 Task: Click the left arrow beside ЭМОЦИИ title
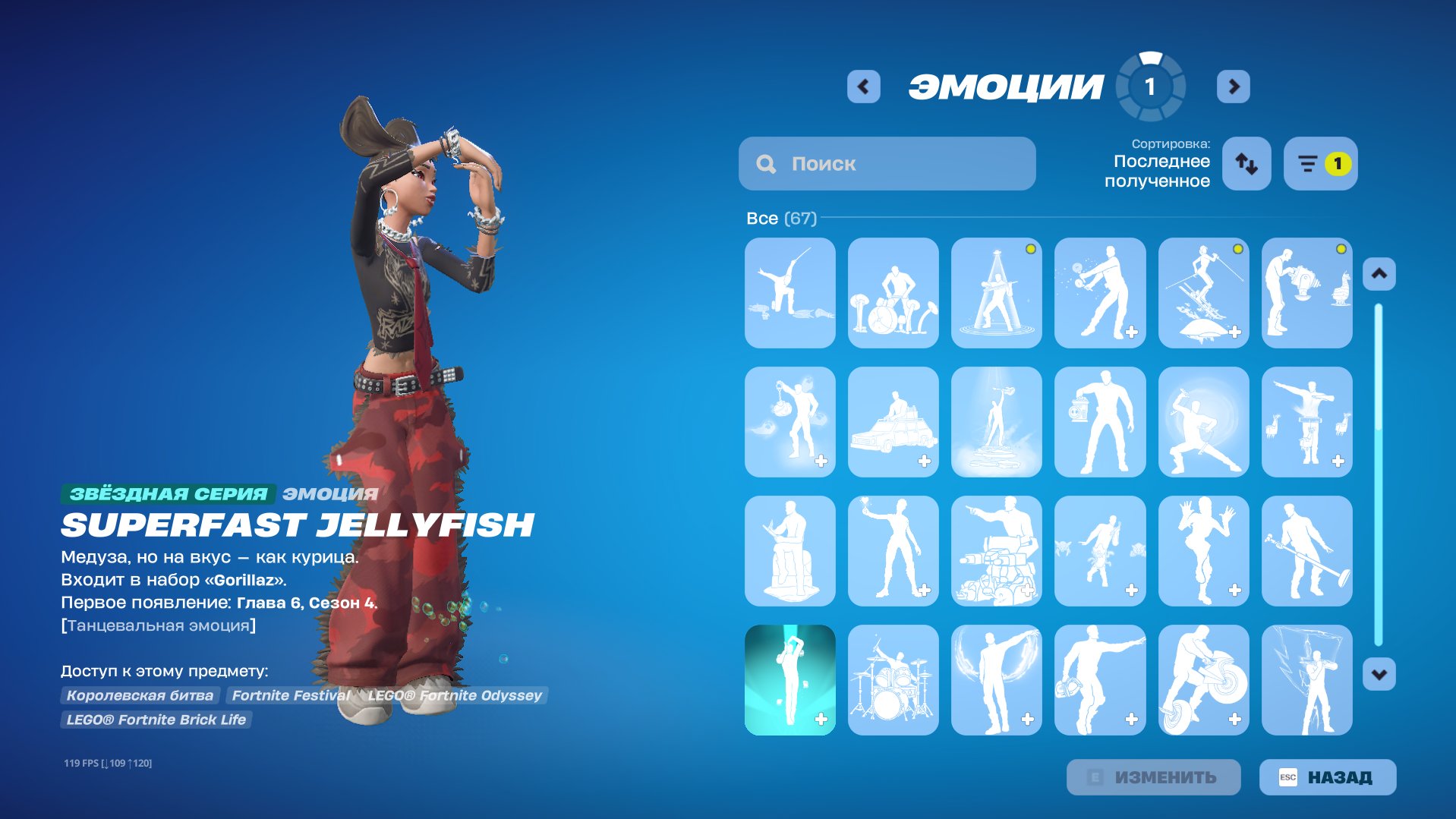[x=862, y=87]
